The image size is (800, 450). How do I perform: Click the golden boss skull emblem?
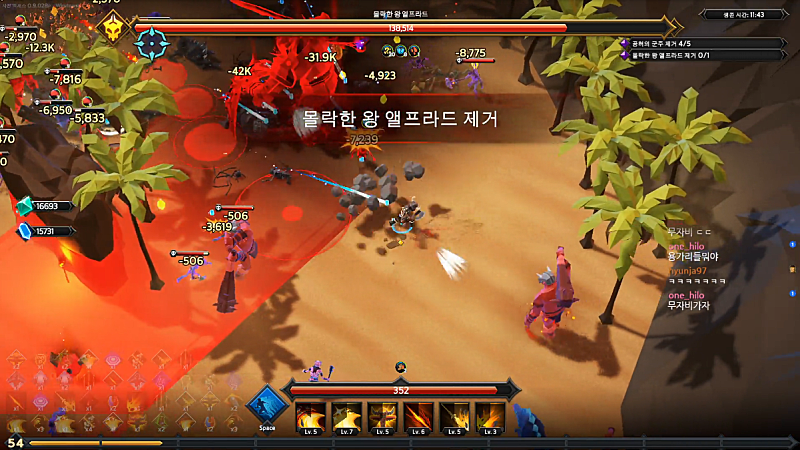(114, 29)
